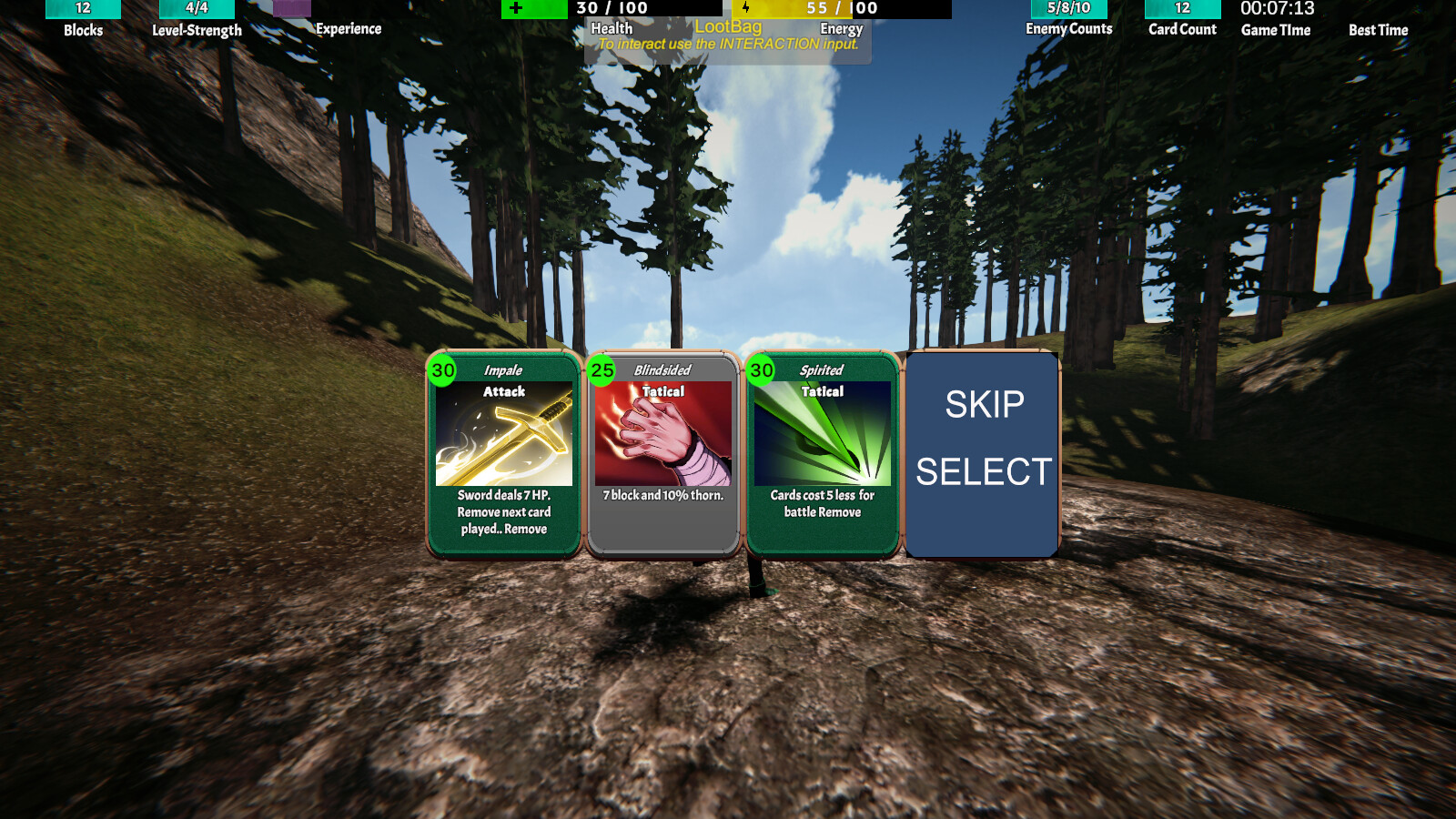Click the 30 cost badge on Spirited card
This screenshot has height=819, width=1456.
click(761, 371)
